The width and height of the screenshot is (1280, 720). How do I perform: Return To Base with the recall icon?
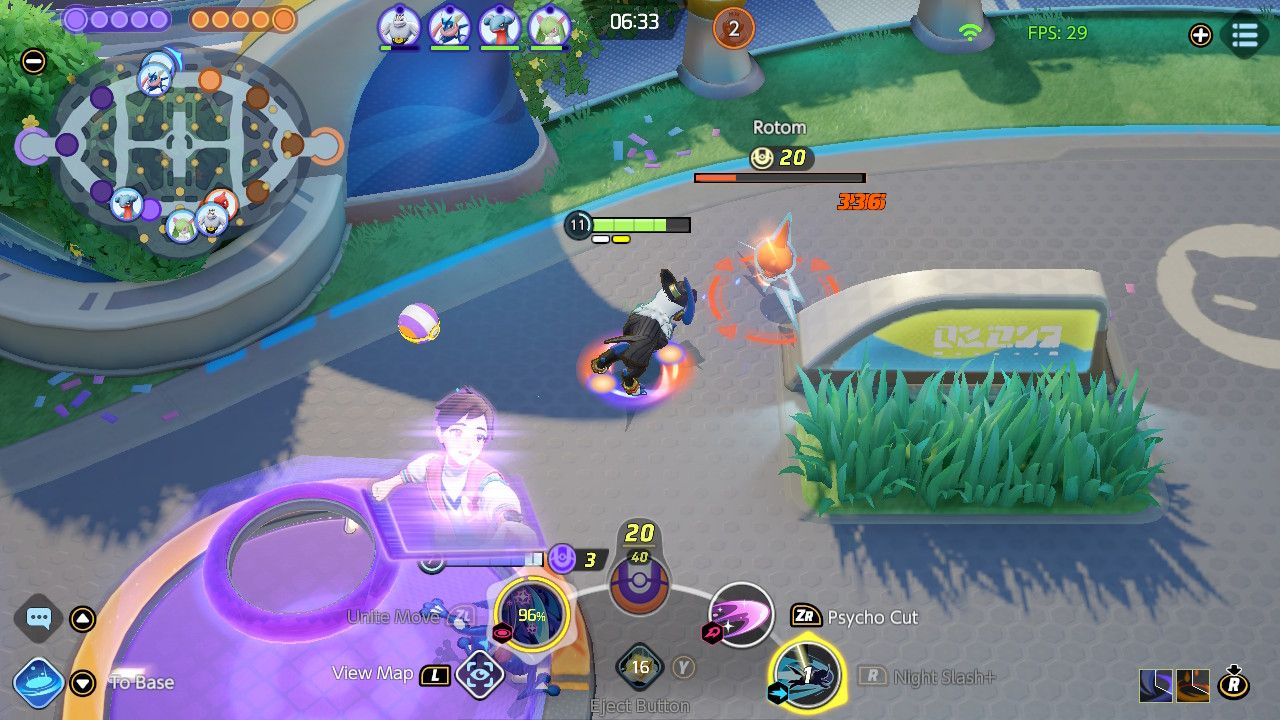[39, 682]
